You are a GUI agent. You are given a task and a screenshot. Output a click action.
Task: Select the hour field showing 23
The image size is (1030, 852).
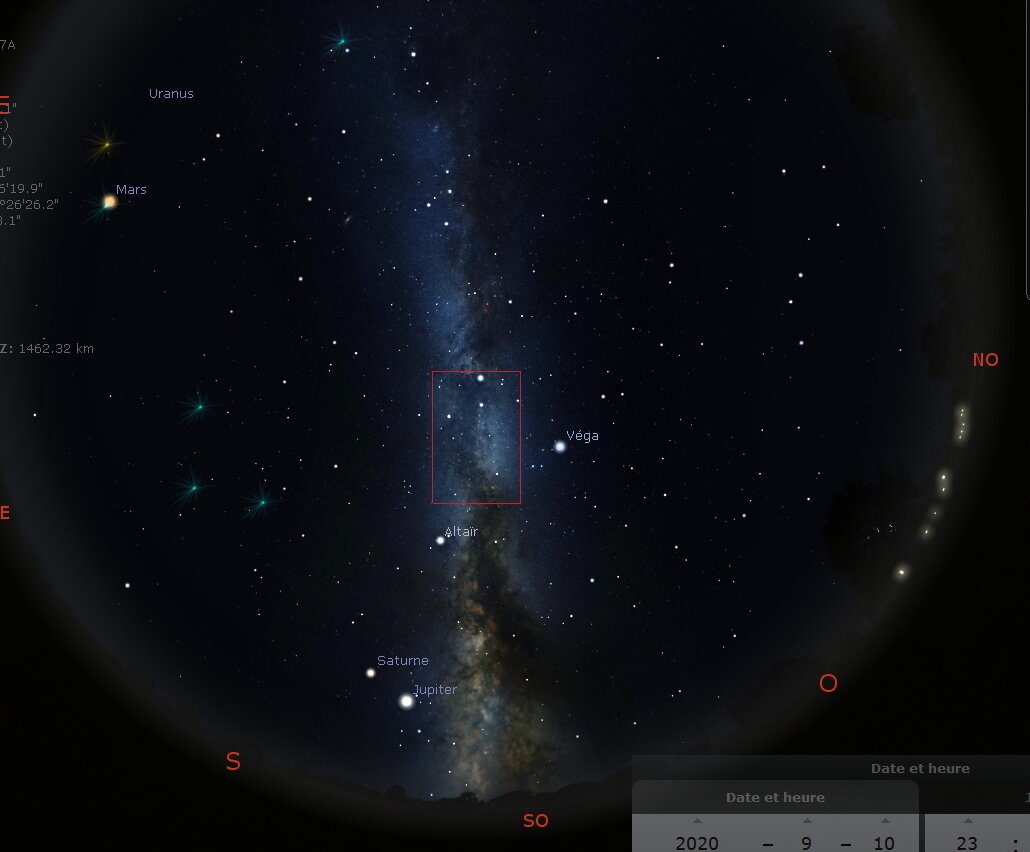(x=967, y=843)
